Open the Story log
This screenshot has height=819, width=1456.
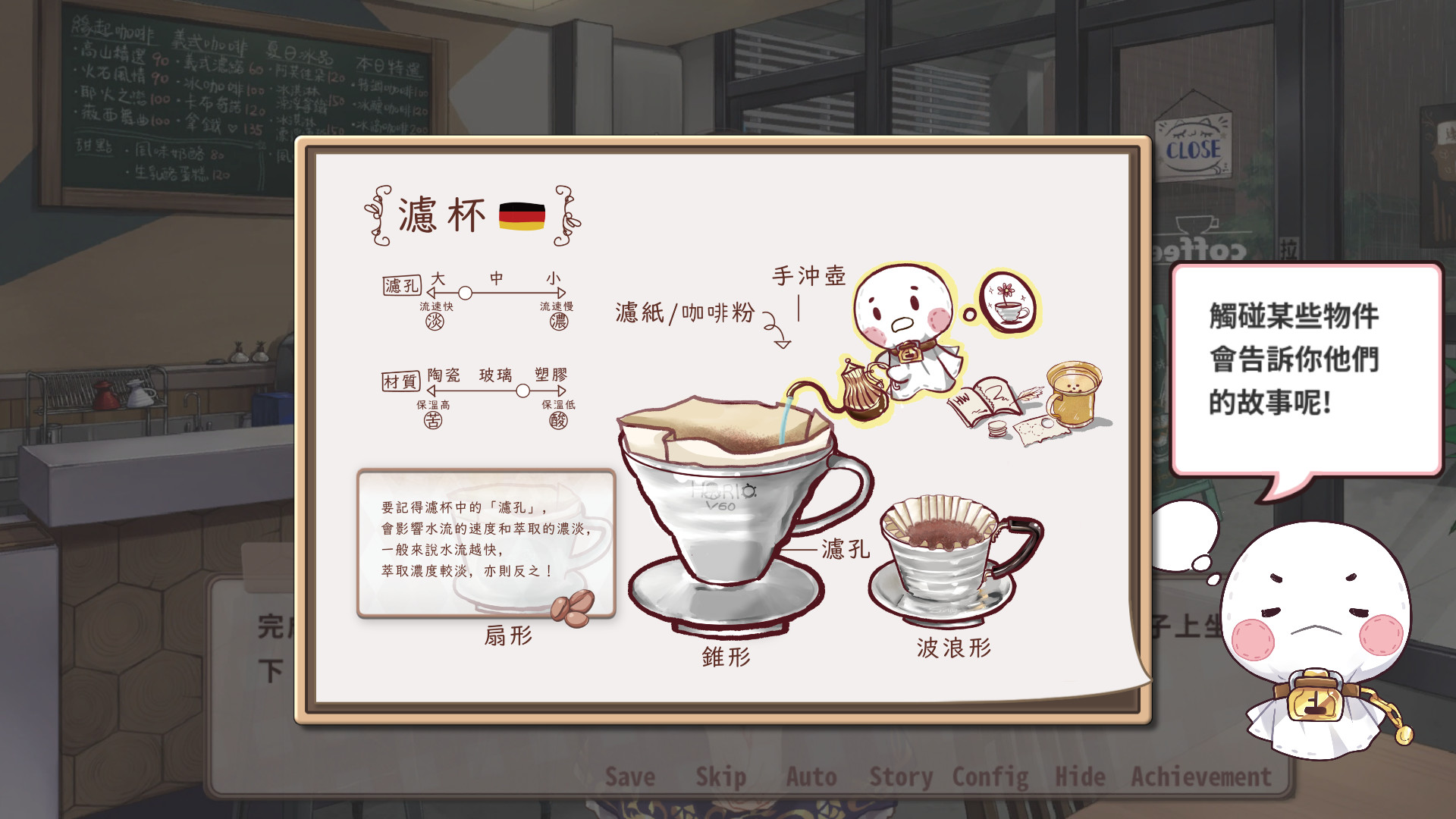click(902, 777)
